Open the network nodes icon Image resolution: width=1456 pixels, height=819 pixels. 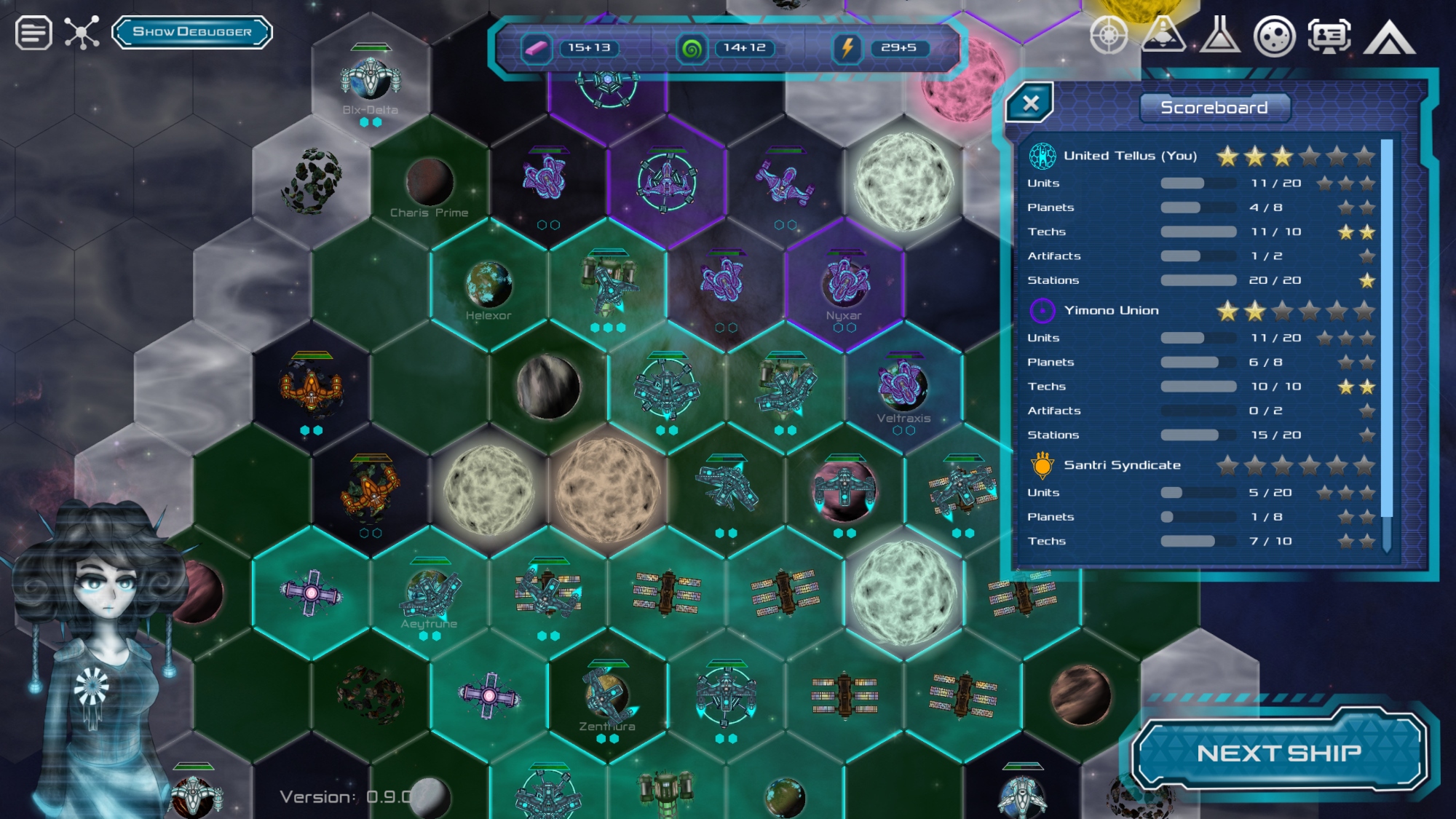click(x=82, y=33)
